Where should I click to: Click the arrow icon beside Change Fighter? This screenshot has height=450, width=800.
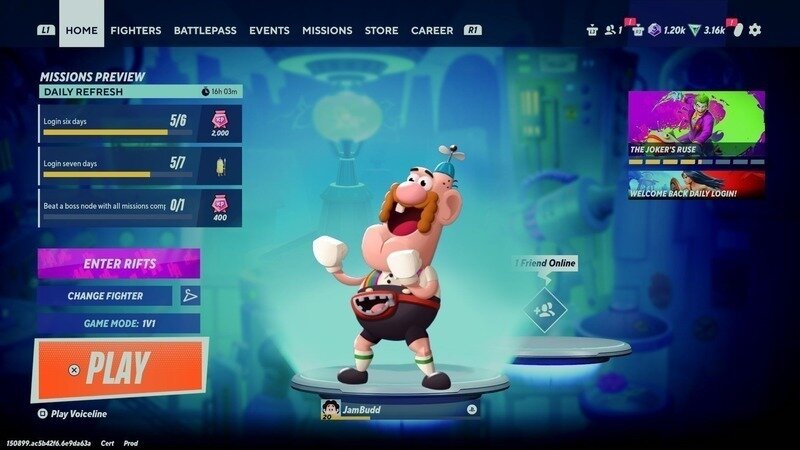click(x=190, y=296)
